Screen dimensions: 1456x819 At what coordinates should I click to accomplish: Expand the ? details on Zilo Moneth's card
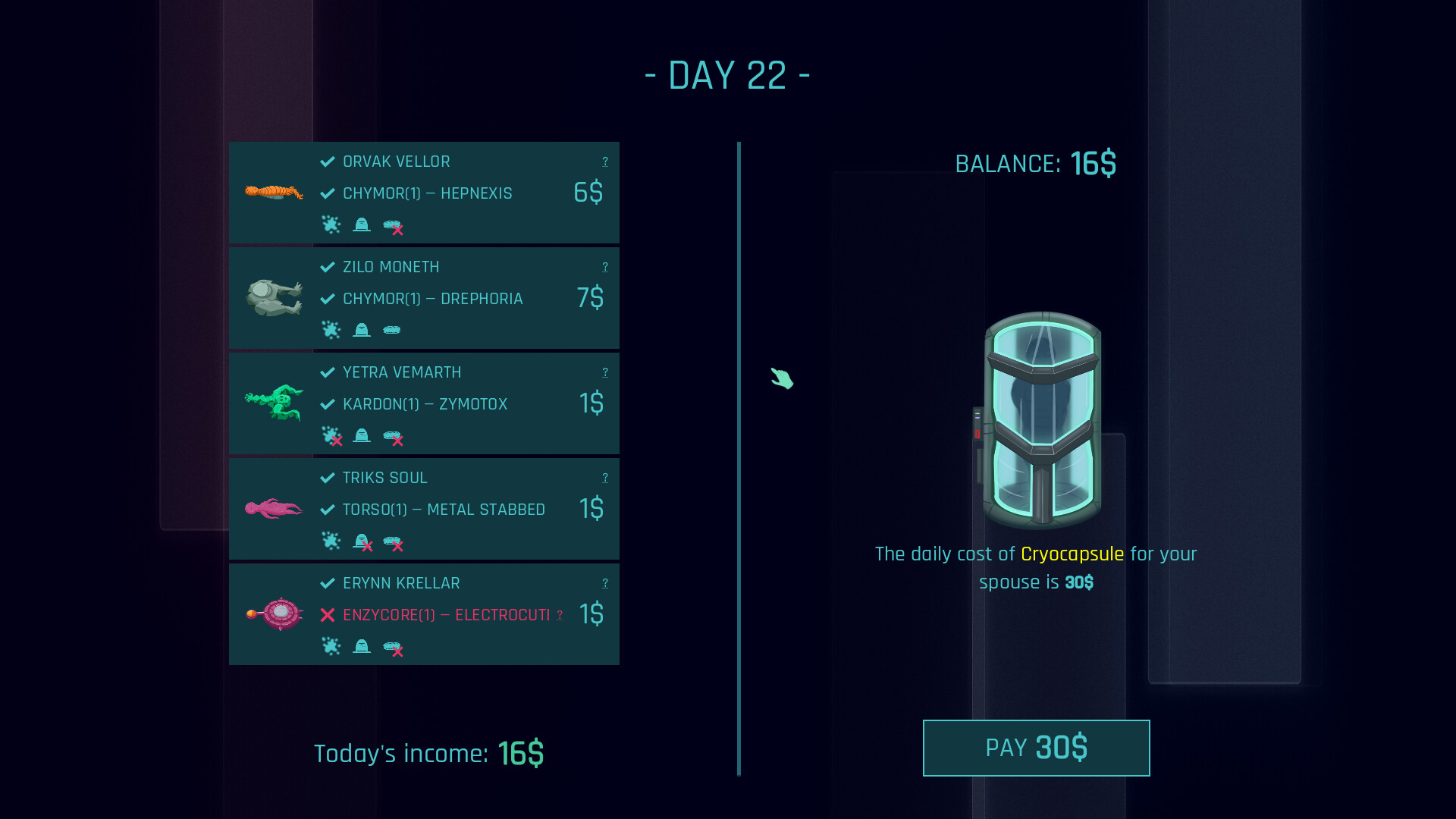(x=604, y=266)
